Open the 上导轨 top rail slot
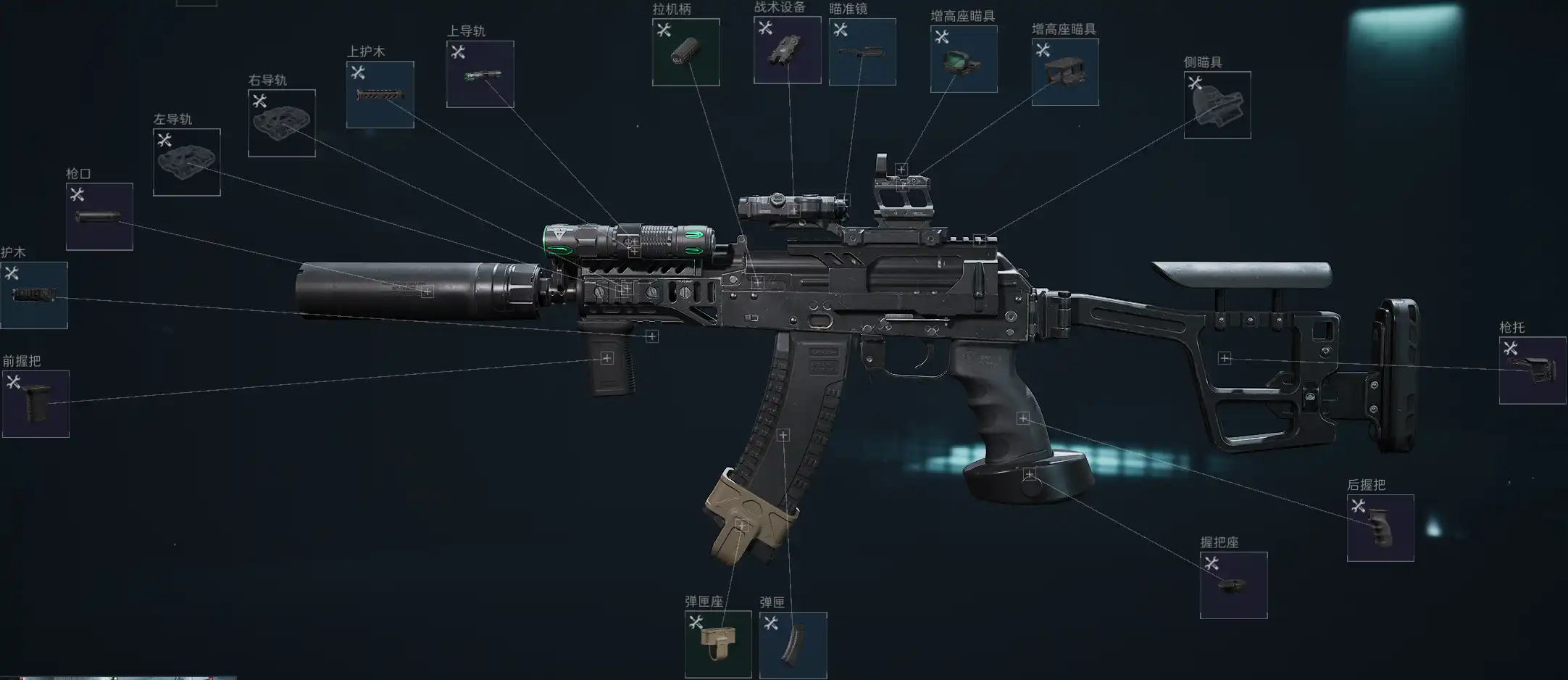 [480, 75]
